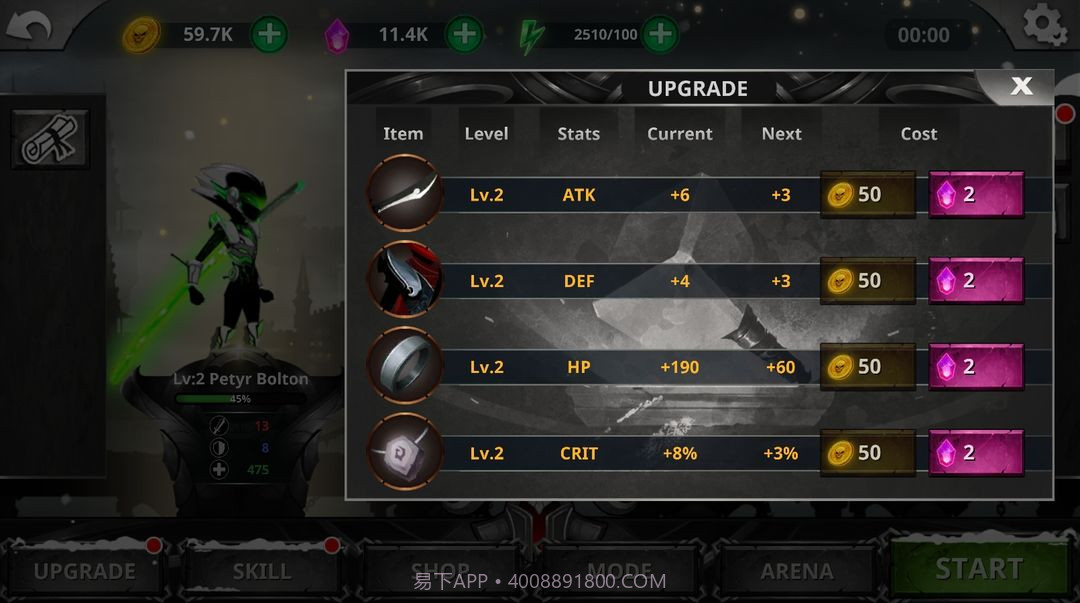Upgrade ATK weapon with 2 gems
This screenshot has width=1080, height=603.
(976, 195)
